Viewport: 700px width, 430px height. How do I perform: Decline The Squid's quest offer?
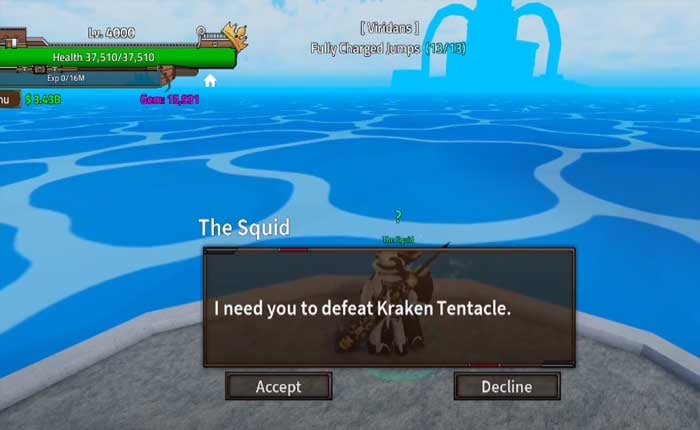(x=506, y=386)
